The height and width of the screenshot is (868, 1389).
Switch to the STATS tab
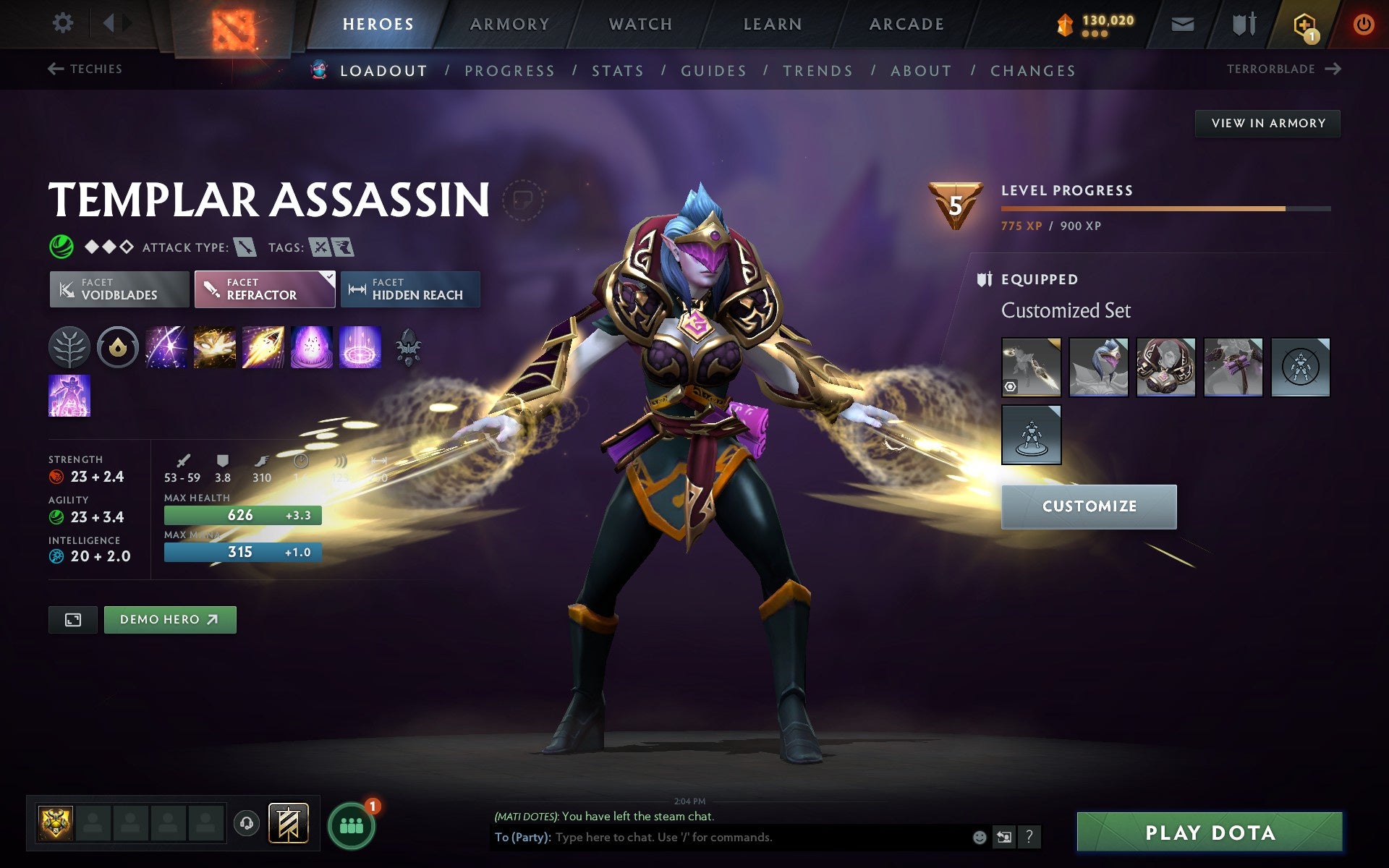[x=616, y=70]
